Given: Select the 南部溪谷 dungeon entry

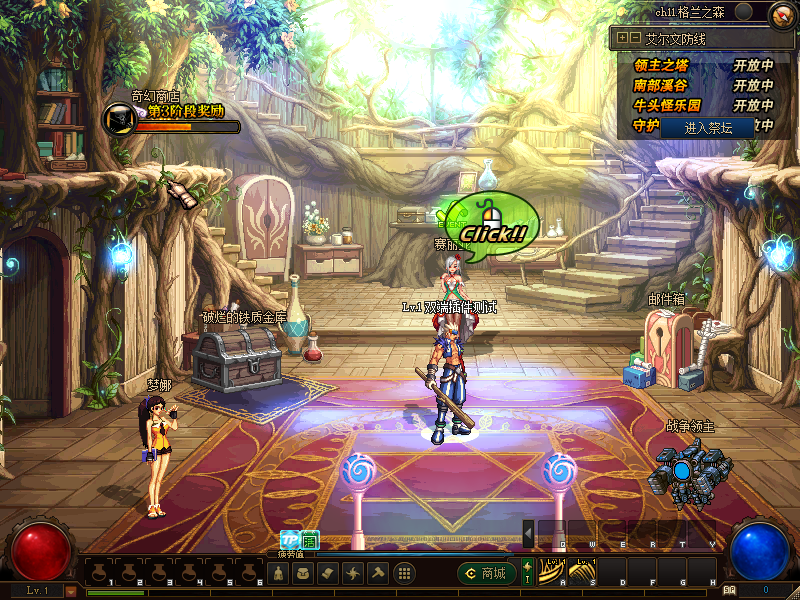Looking at the screenshot, I should [661, 86].
